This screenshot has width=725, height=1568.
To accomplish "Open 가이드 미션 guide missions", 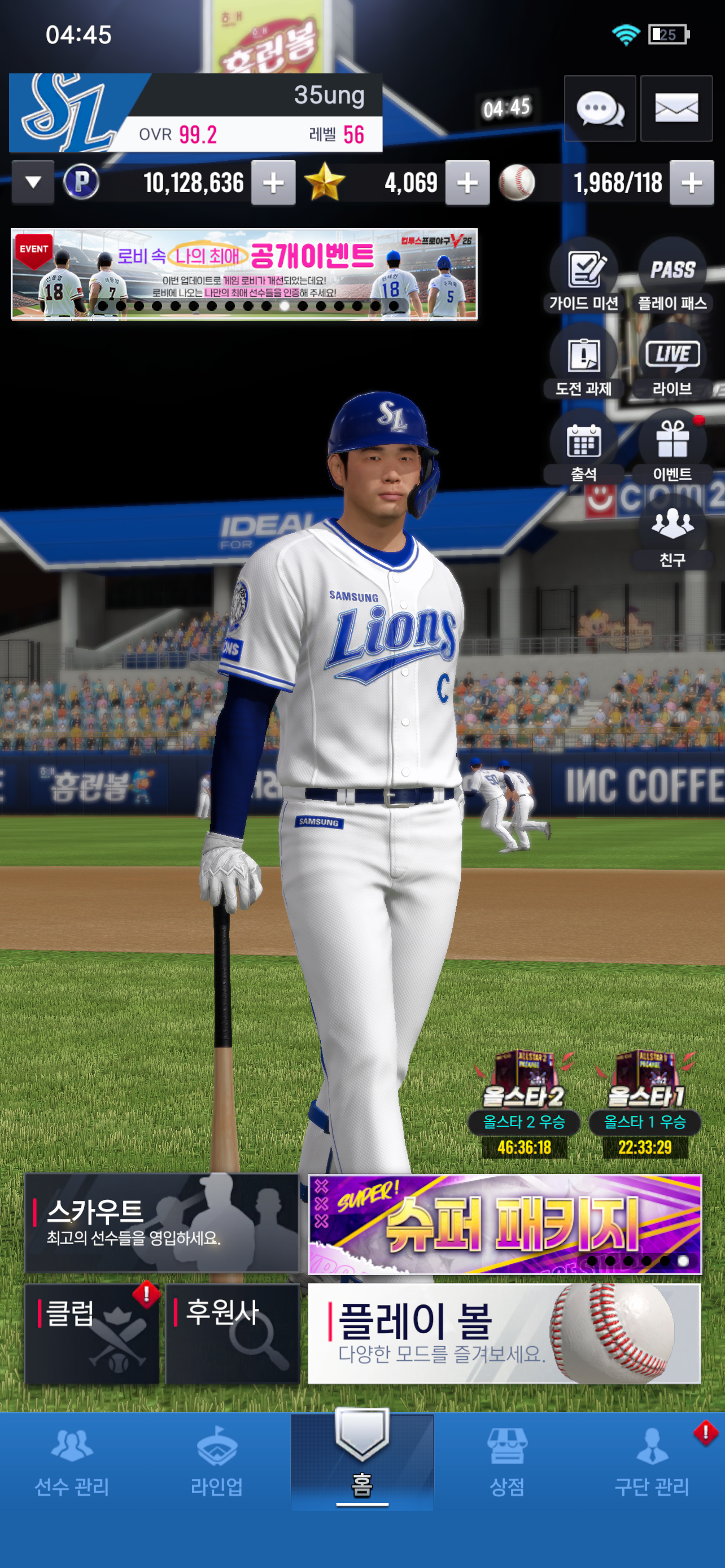I will point(584,277).
